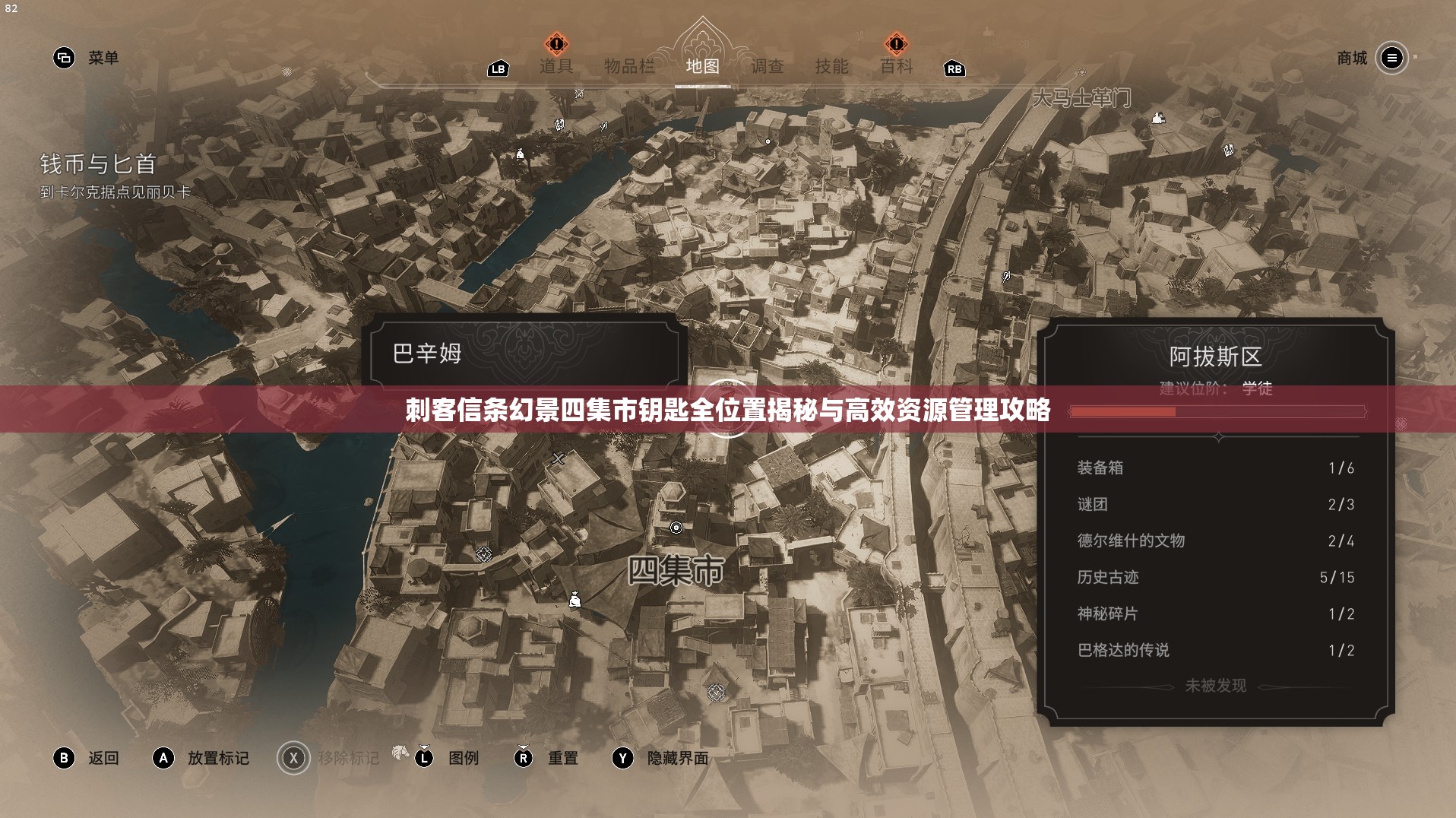Select the 巴格达的传说 row

[1215, 650]
